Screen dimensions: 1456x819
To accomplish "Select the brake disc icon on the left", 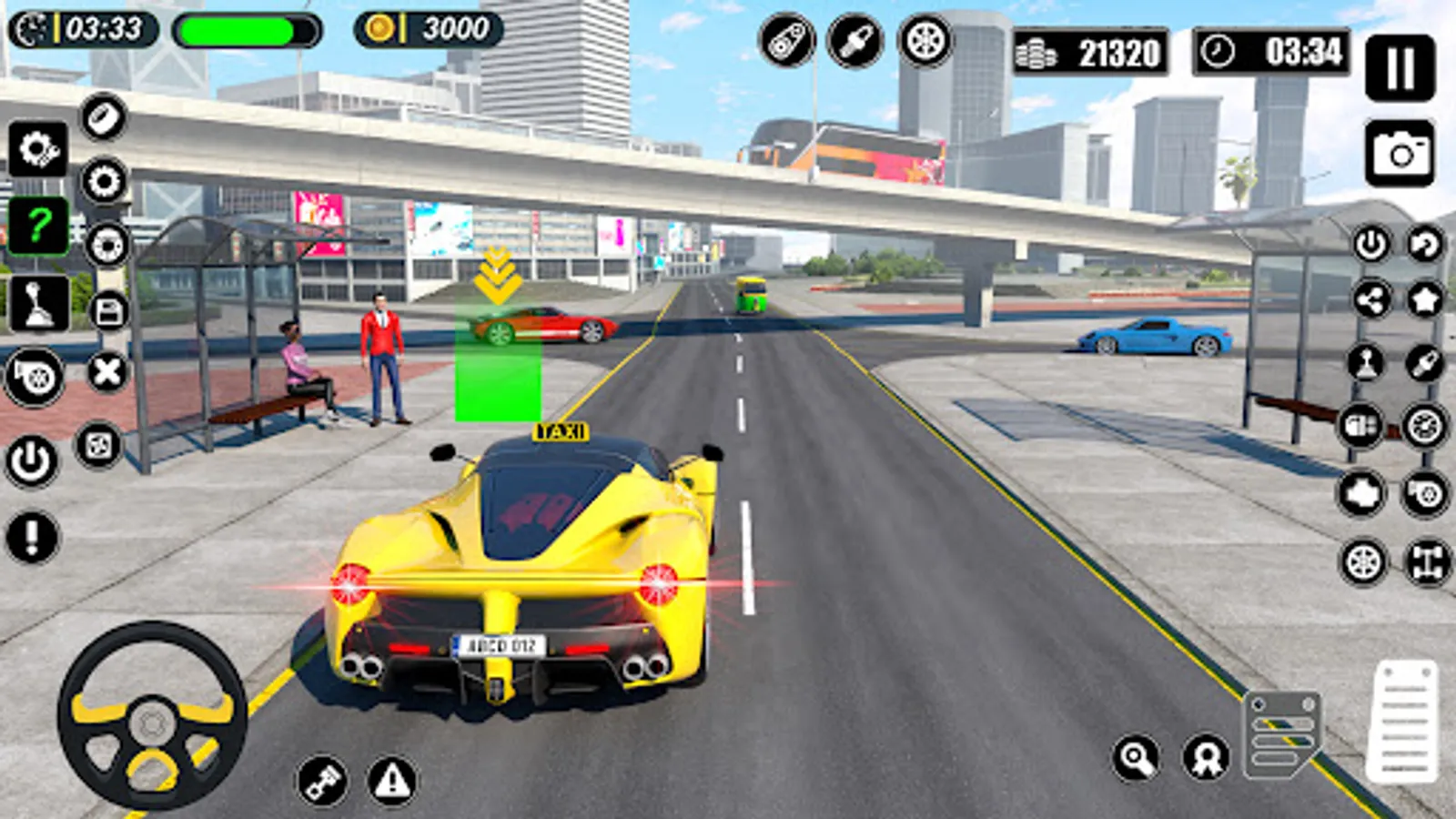I will click(106, 245).
